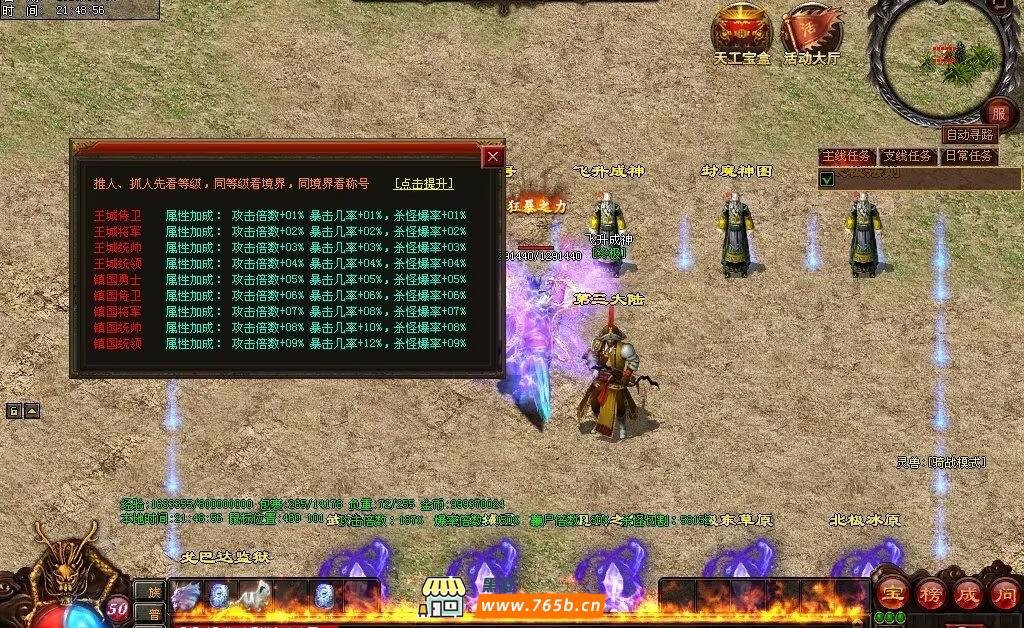1024x628 pixels.
Task: Click the red 服 button by minimap
Action: [x=998, y=112]
